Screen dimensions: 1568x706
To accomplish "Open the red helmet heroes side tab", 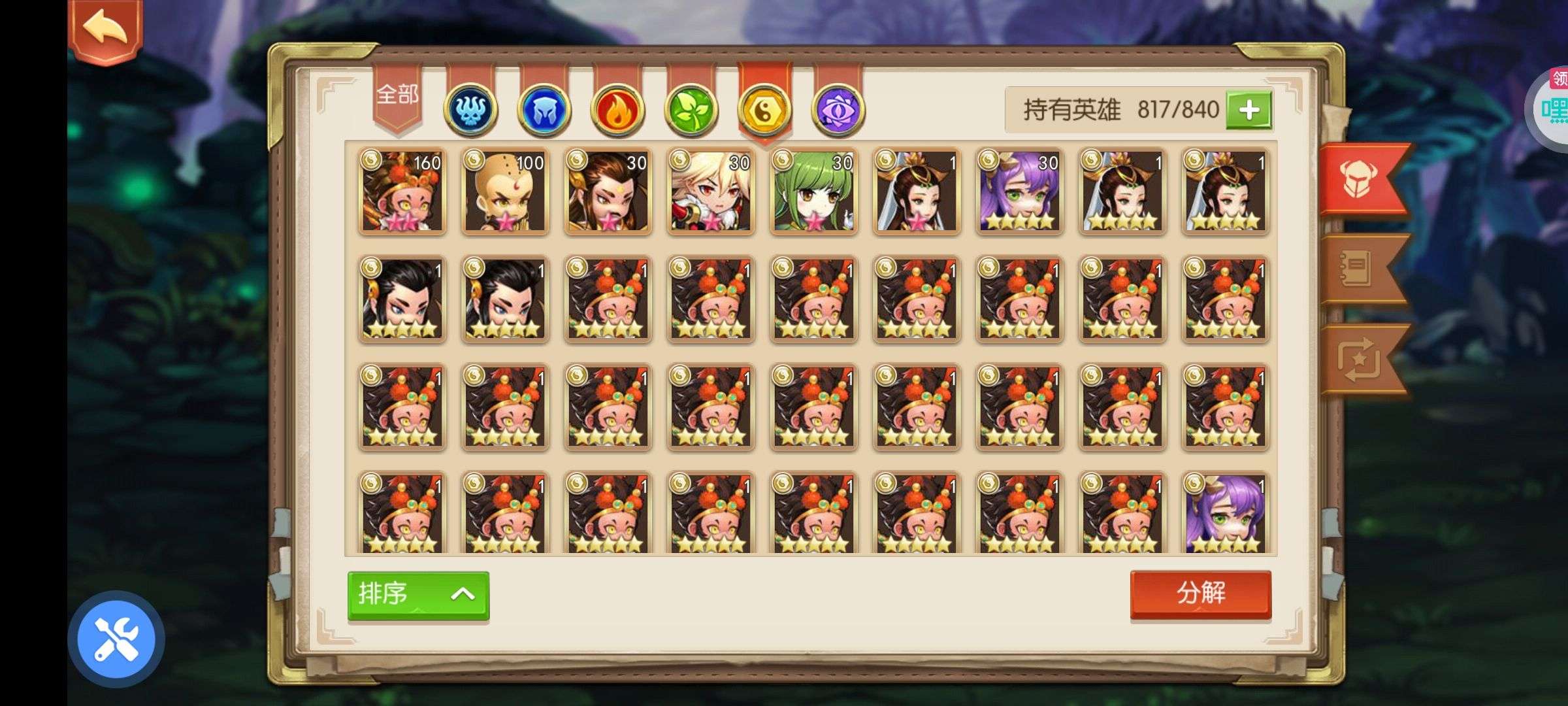I will [x=1360, y=178].
